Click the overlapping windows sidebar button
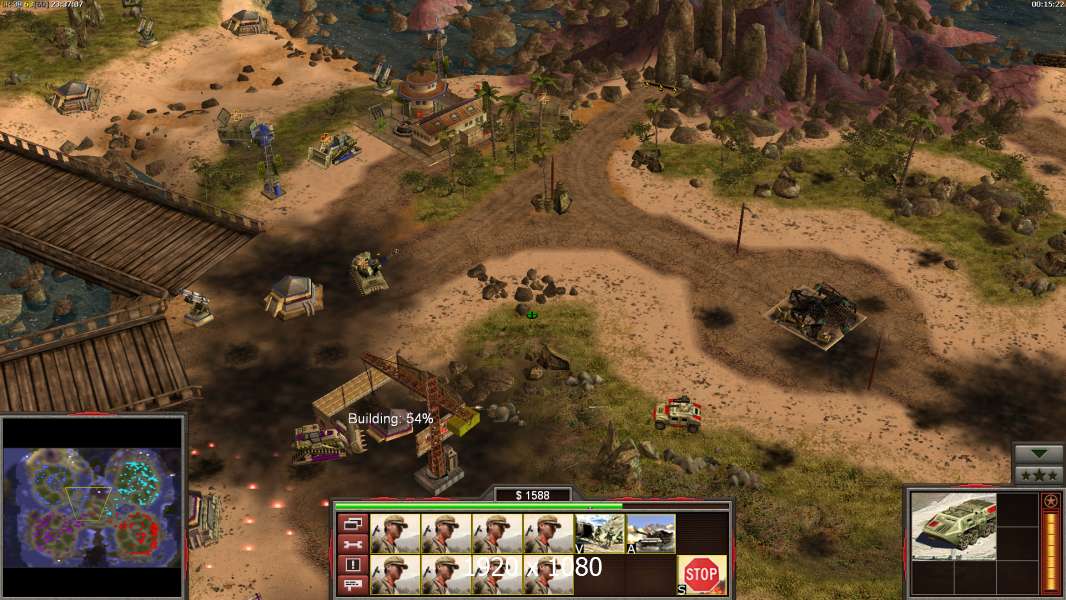This screenshot has height=600, width=1066. pyautogui.click(x=352, y=524)
